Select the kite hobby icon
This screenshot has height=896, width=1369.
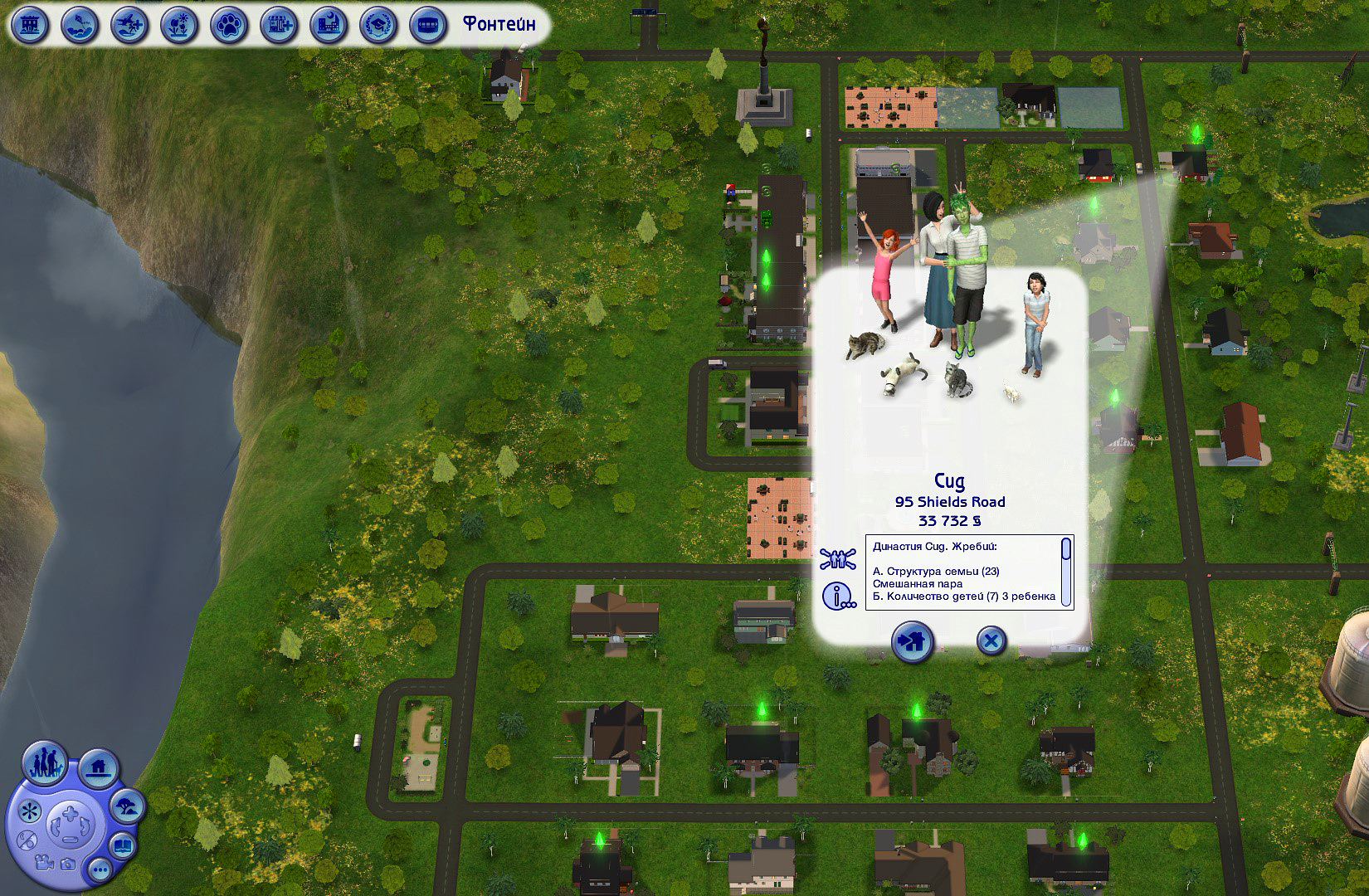click(80, 25)
